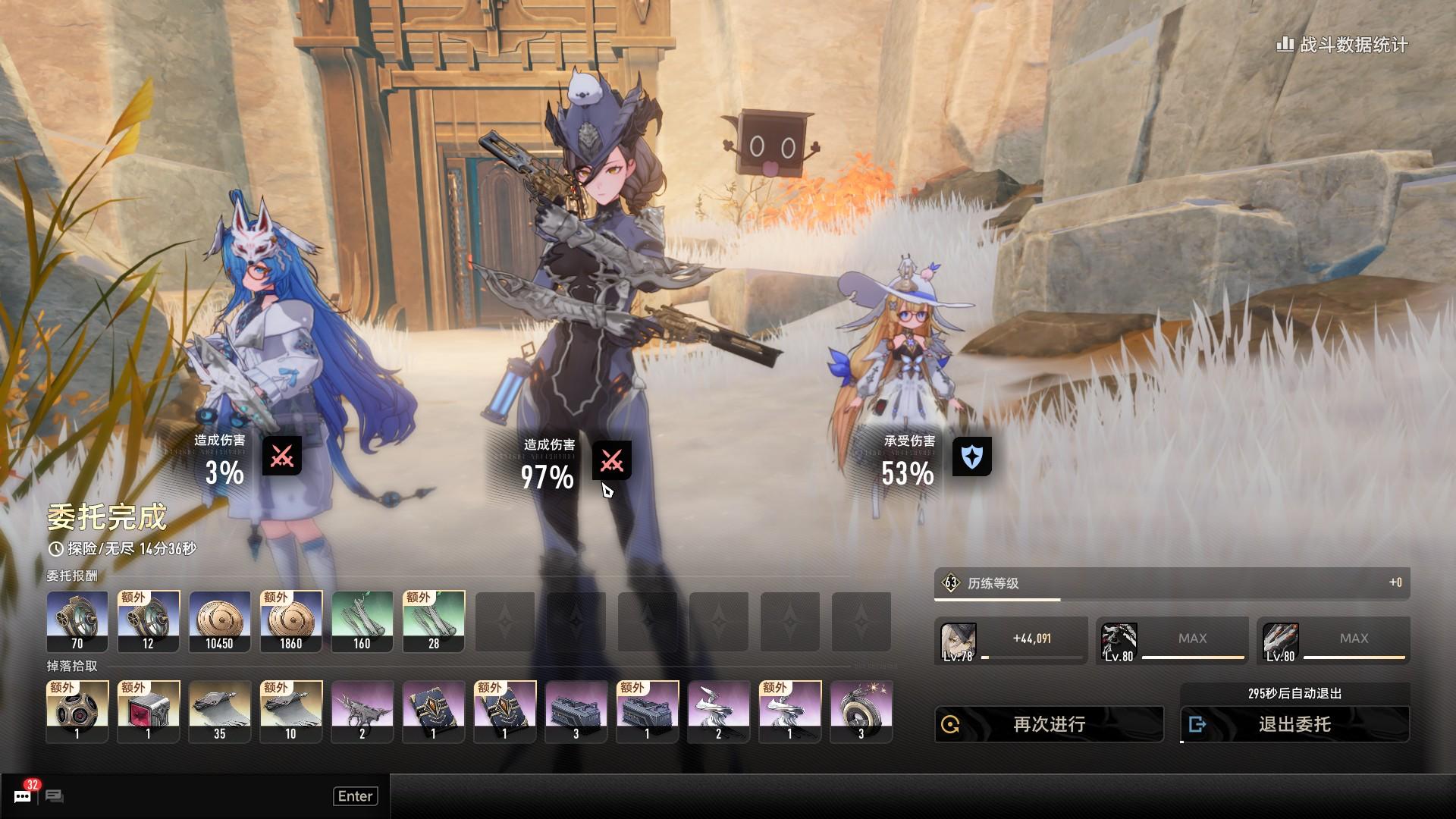Select the coin reward showing 10450
The width and height of the screenshot is (1456, 819).
coord(219,621)
